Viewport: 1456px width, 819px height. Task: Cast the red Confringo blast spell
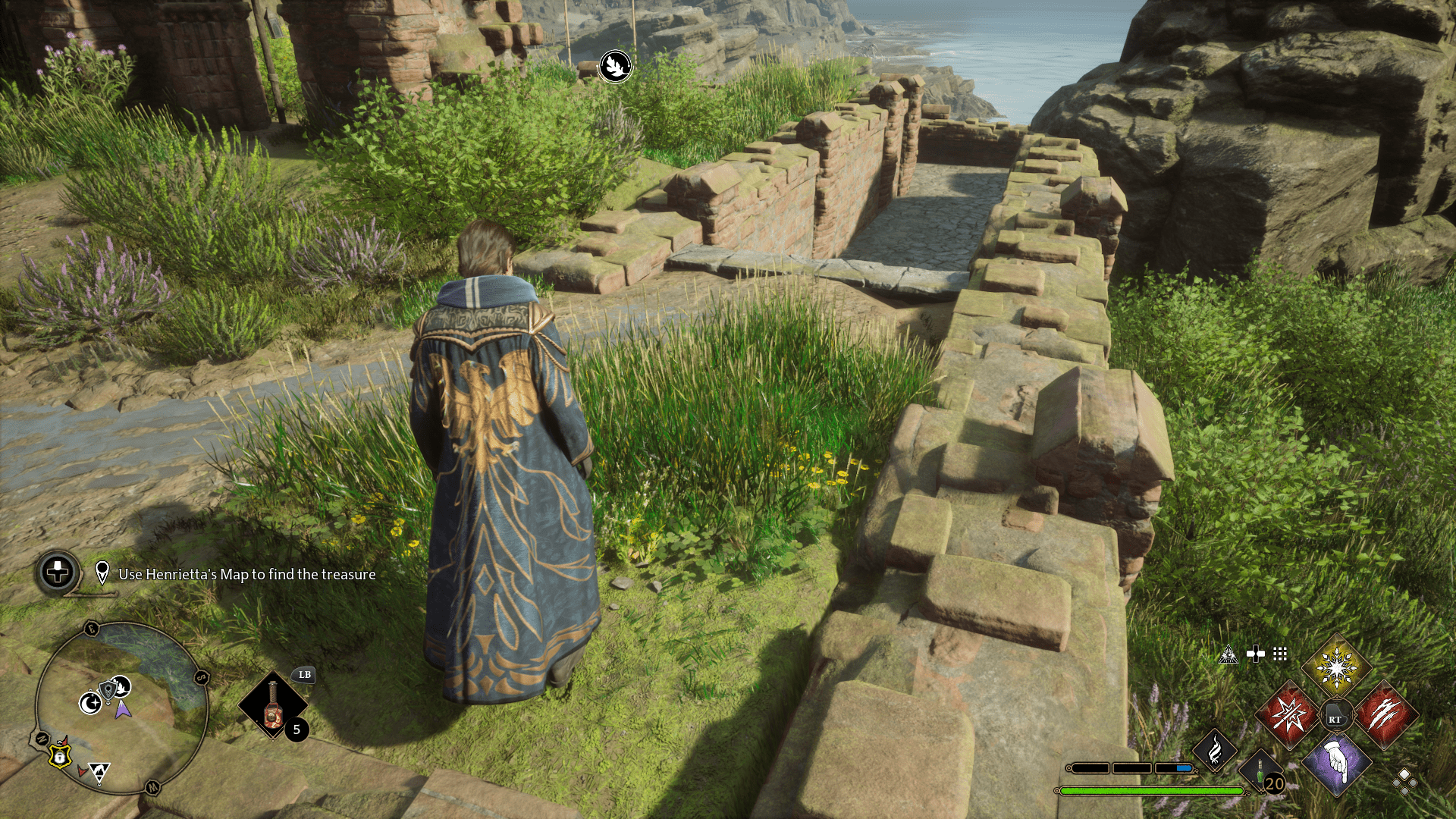pyautogui.click(x=1290, y=714)
